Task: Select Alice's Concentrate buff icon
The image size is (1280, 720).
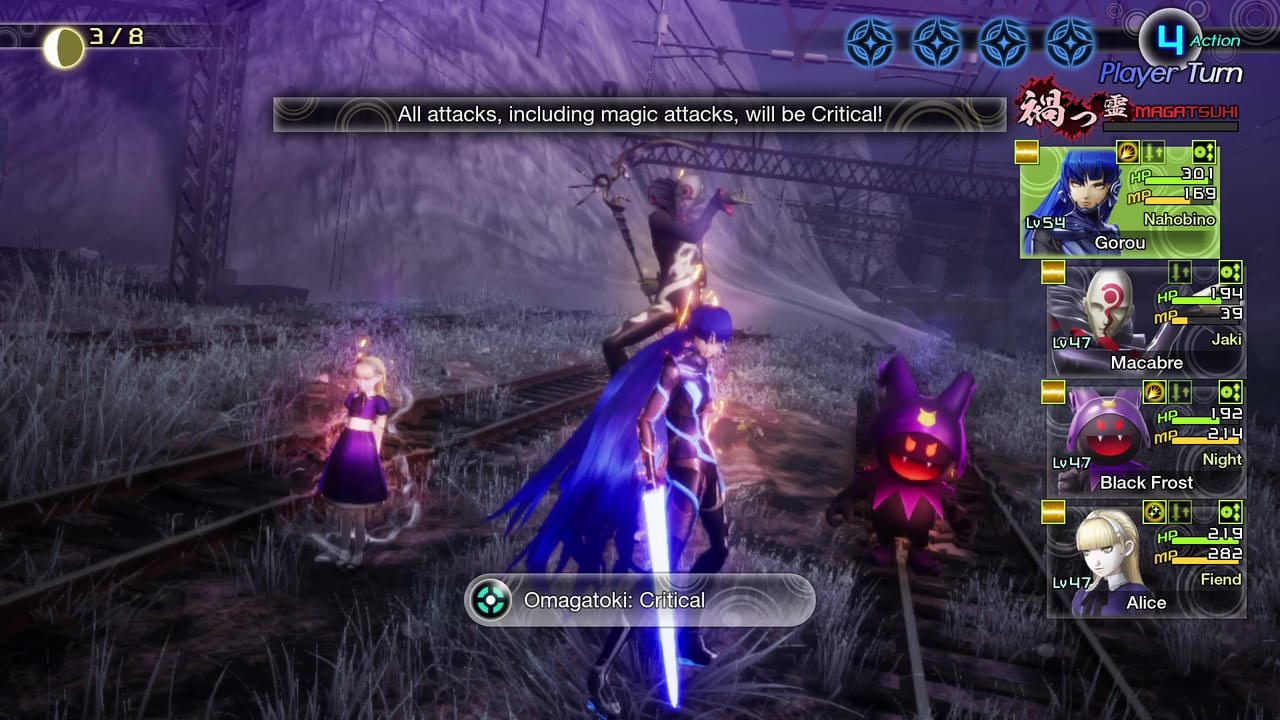Action: click(x=1154, y=512)
